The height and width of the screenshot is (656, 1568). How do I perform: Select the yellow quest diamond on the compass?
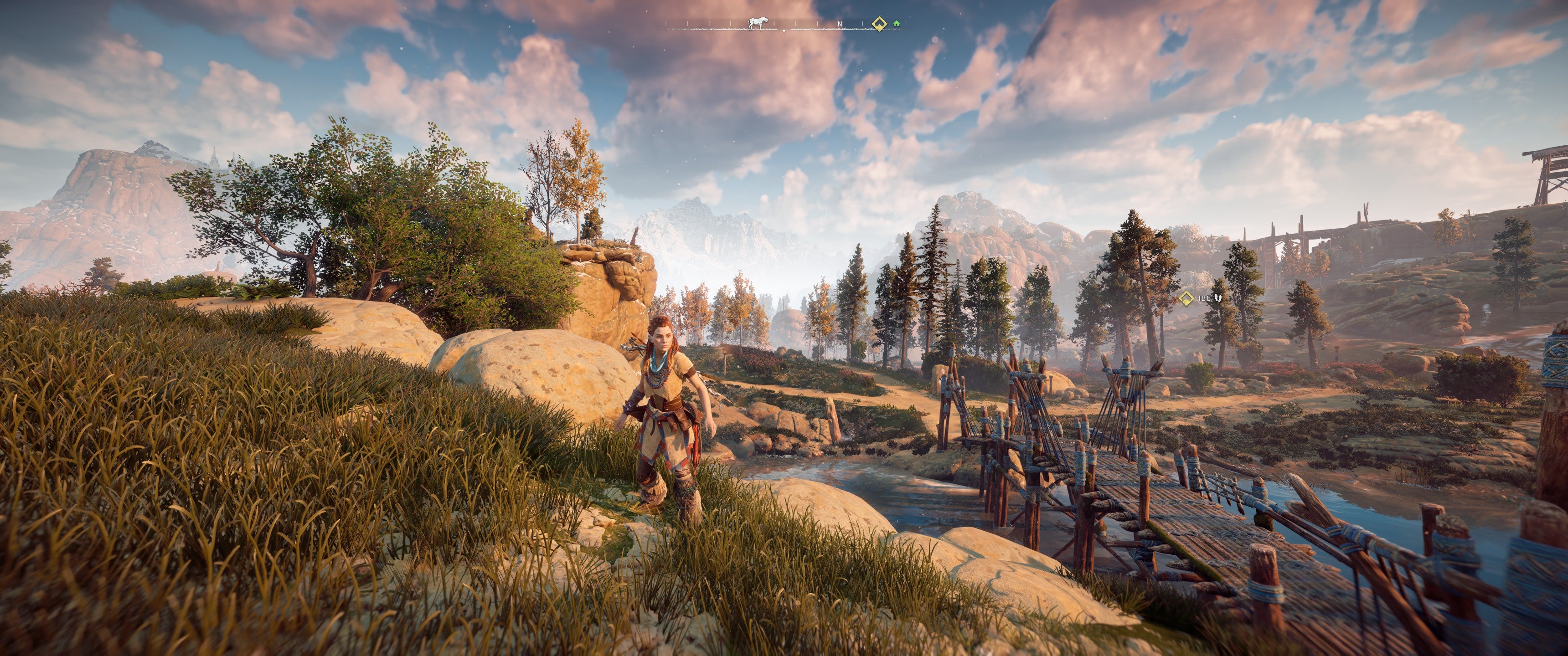(878, 24)
